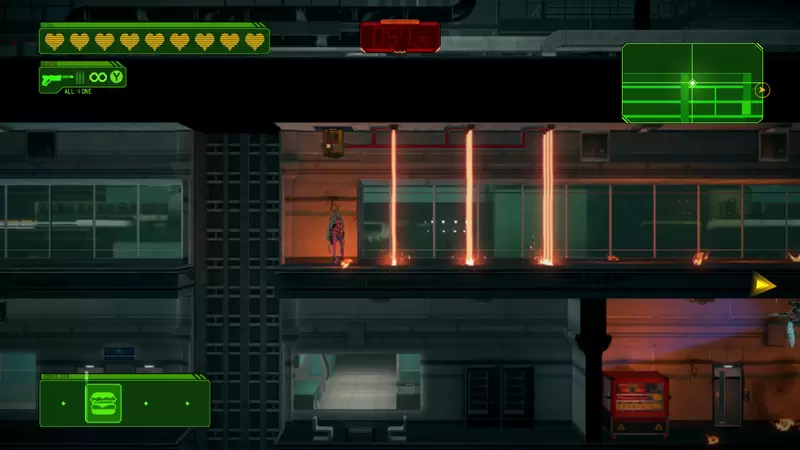The width and height of the screenshot is (800, 450).
Task: Choose the equipped pistol weapon icon
Action: (59, 77)
